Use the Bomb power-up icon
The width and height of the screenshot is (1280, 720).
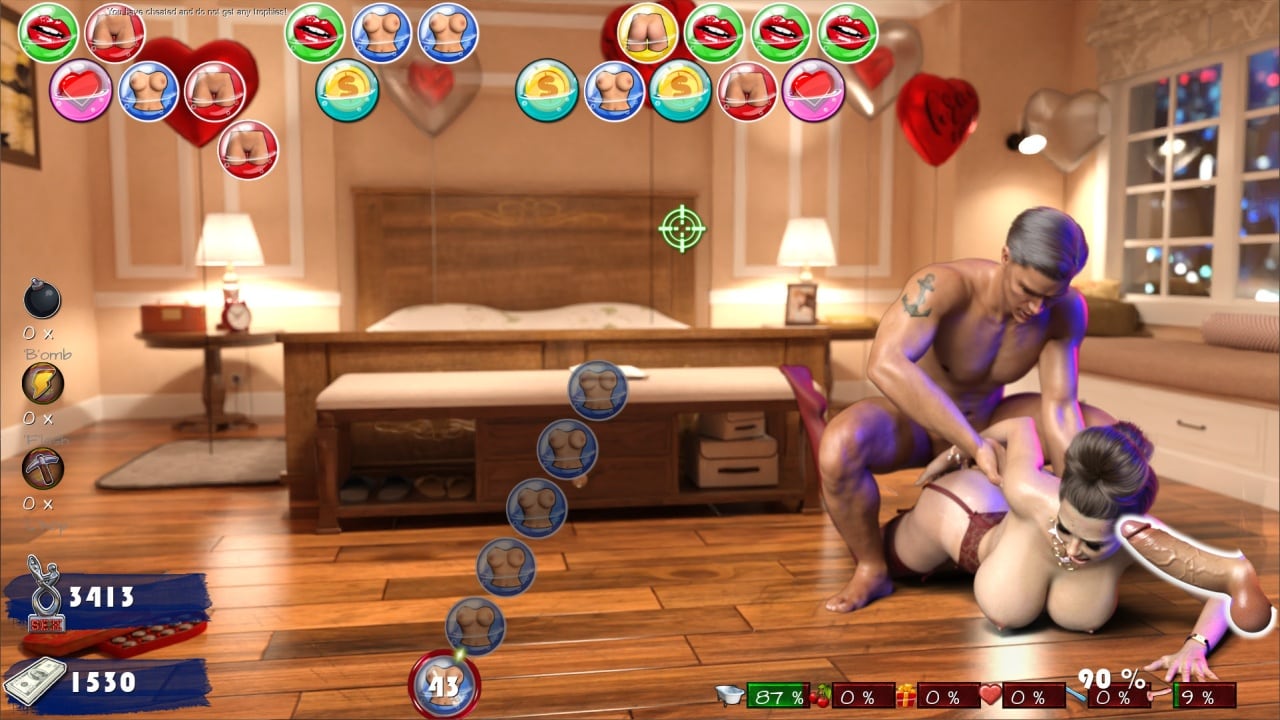click(x=42, y=299)
